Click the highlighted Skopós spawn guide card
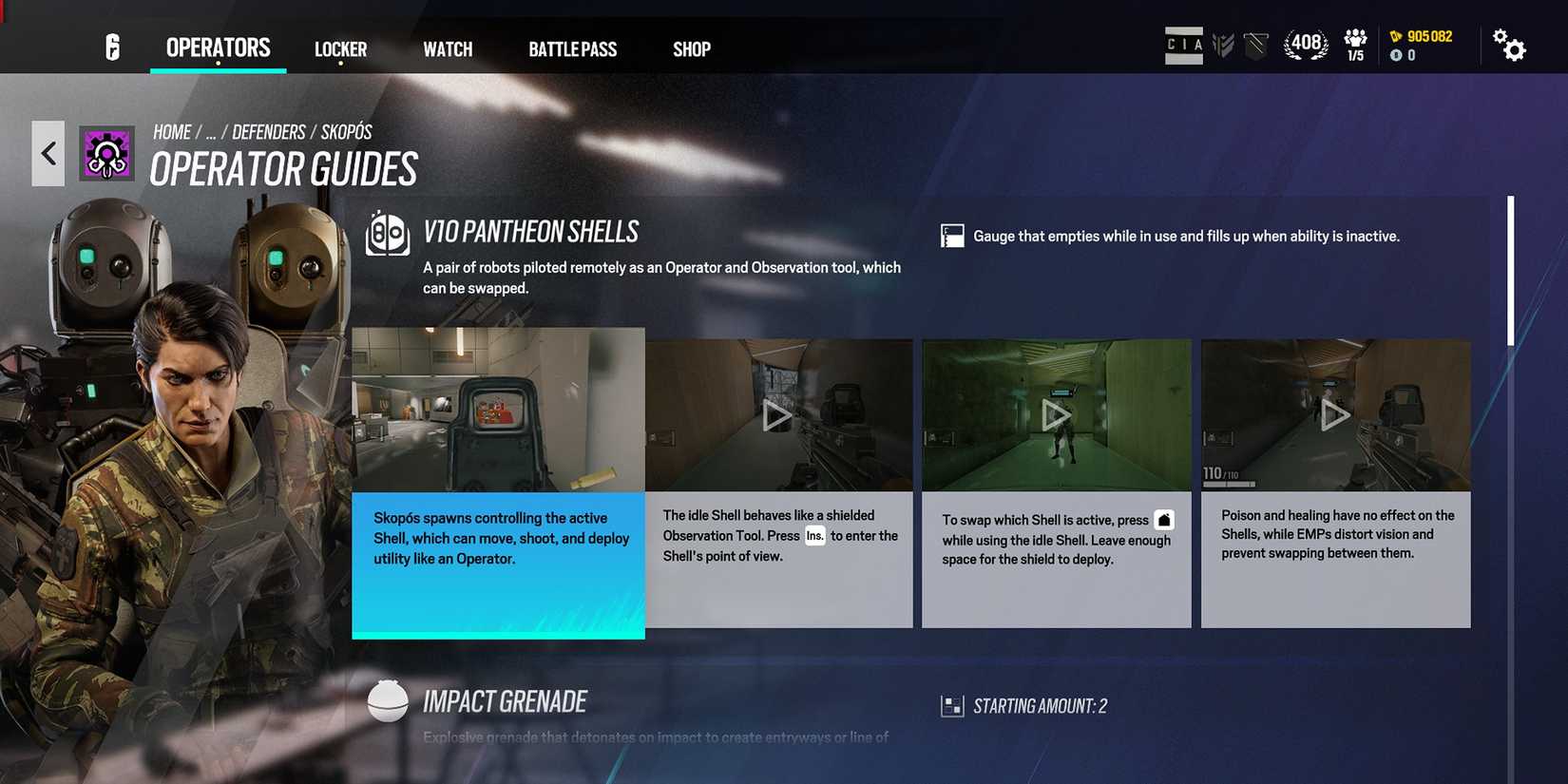1568x784 pixels. coord(498,480)
